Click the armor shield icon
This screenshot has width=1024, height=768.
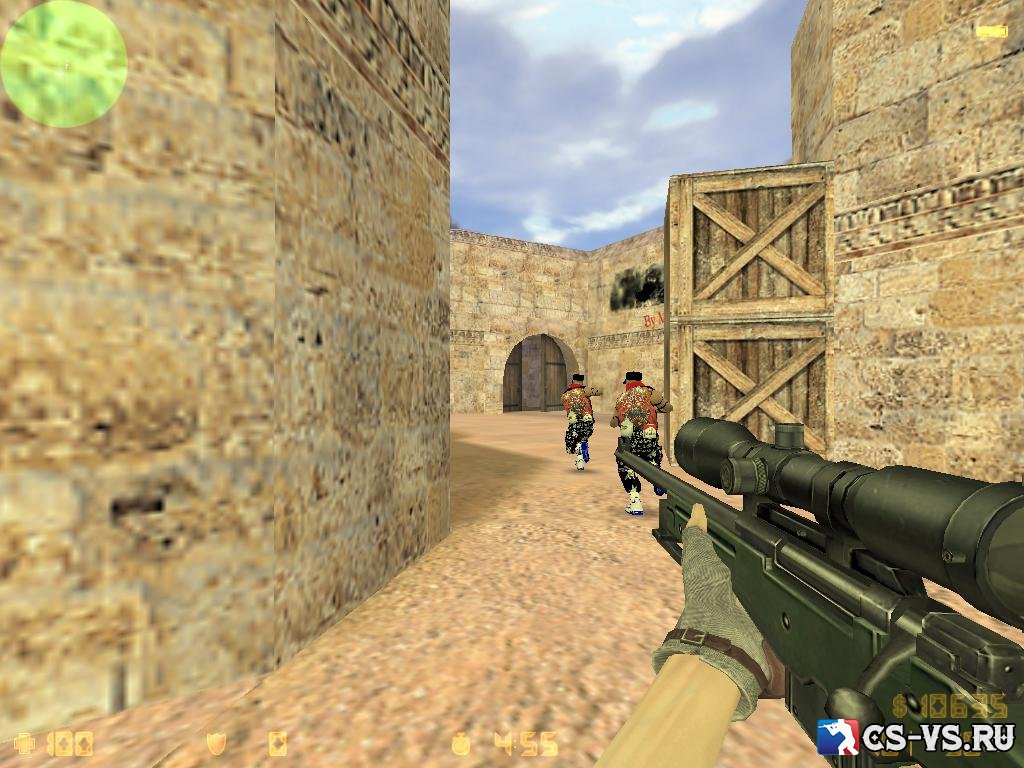coord(216,743)
